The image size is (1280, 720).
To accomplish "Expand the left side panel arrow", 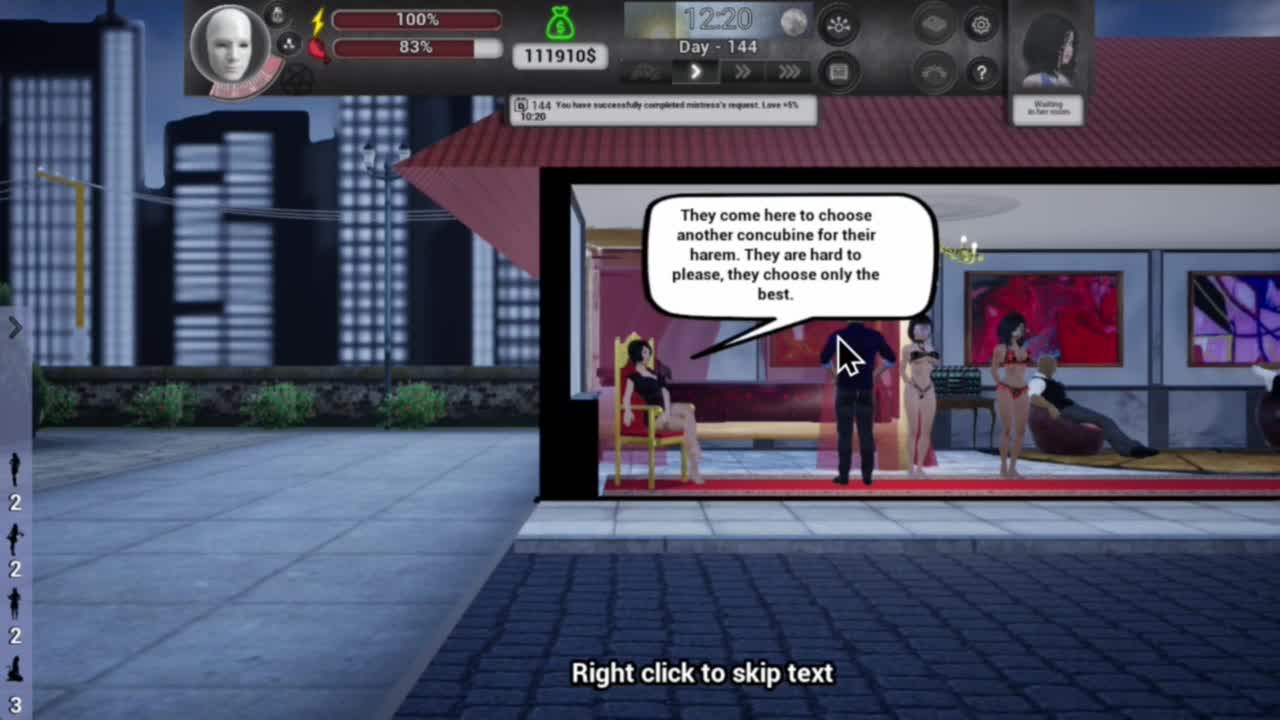I will [15, 328].
